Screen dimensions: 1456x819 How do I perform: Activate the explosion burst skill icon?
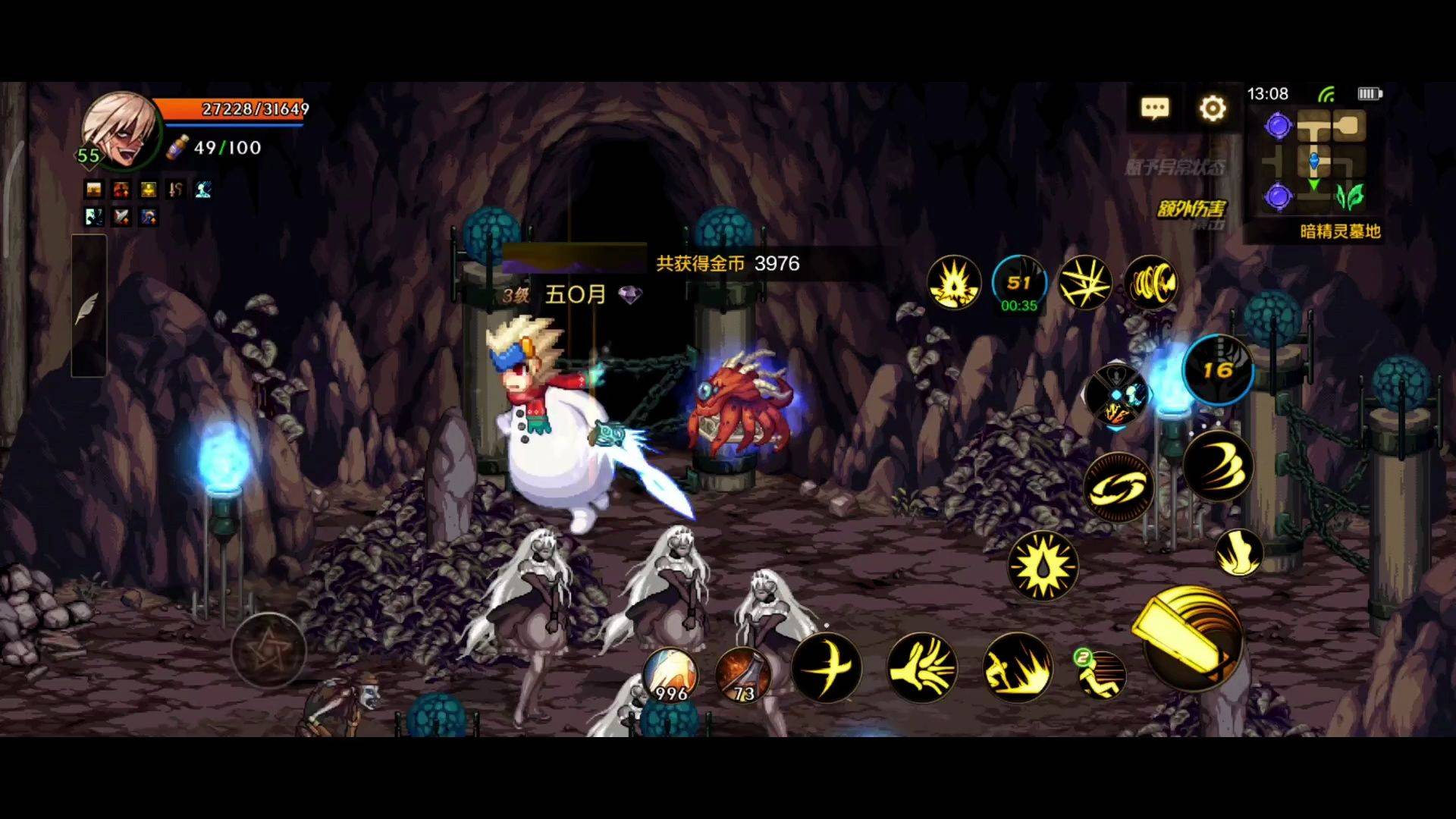pos(954,283)
